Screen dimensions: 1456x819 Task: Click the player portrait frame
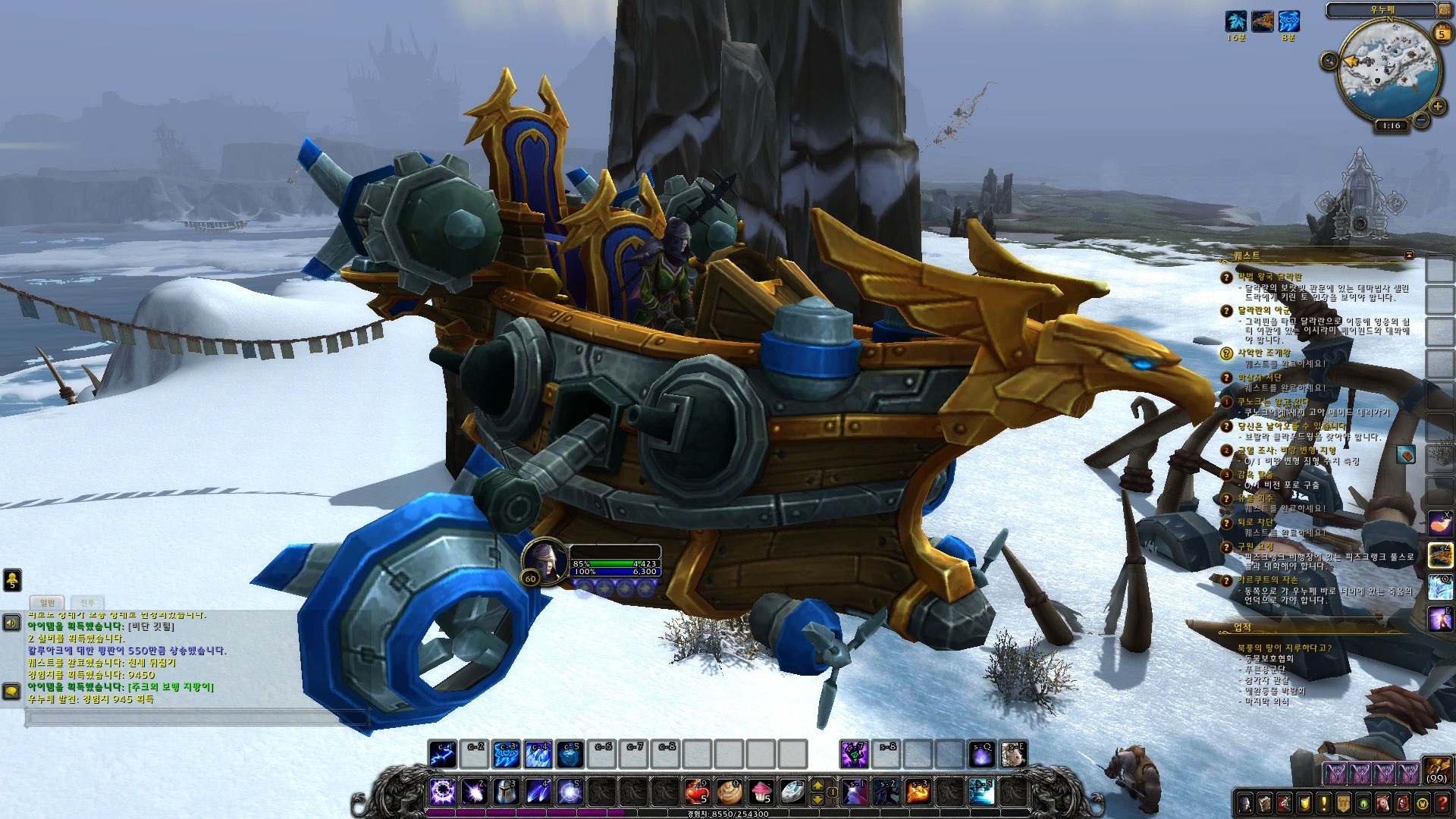(544, 560)
